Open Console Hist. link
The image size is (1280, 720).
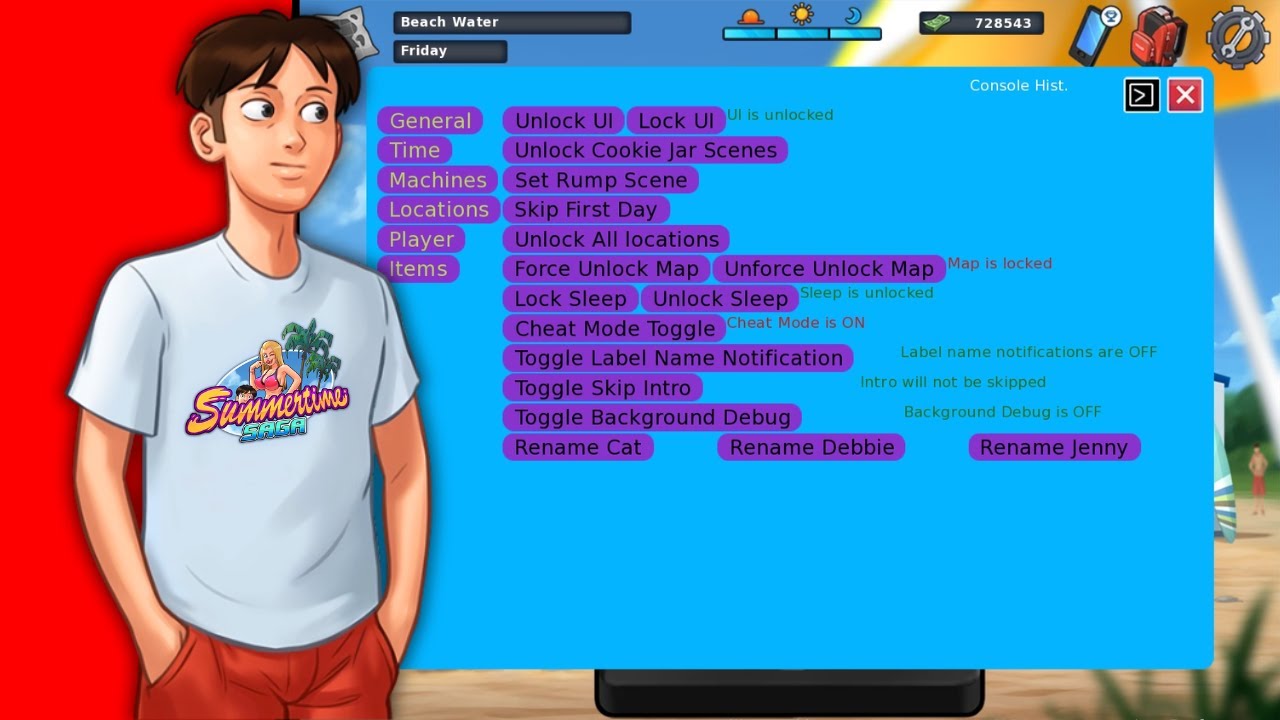pyautogui.click(x=1018, y=85)
